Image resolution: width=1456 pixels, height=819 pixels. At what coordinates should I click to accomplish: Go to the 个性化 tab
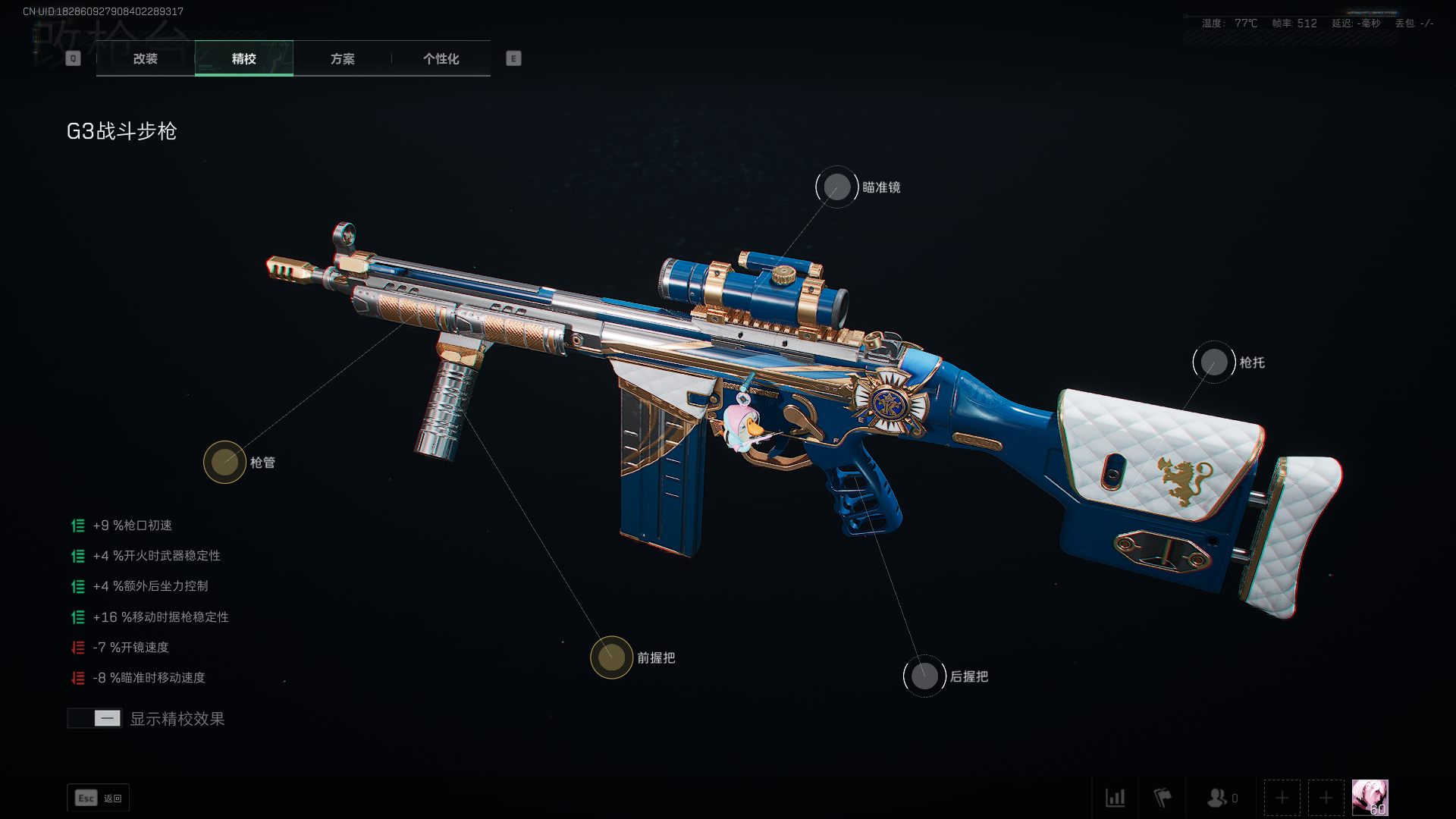click(x=441, y=58)
